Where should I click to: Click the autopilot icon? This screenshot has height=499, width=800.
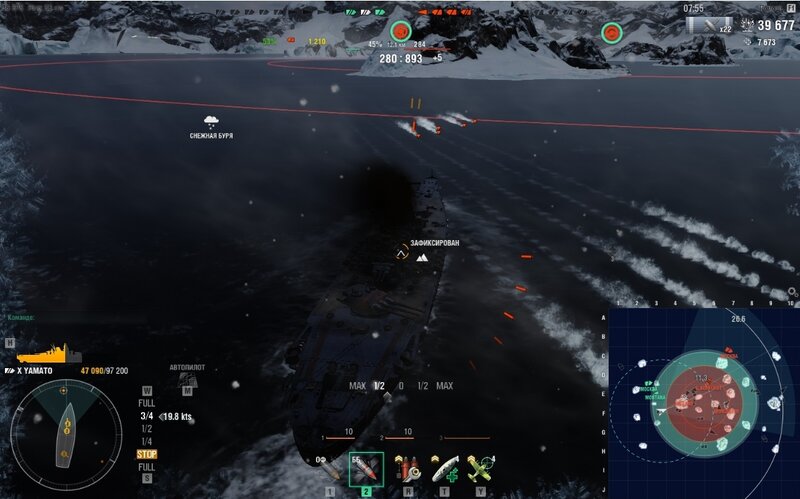click(187, 380)
